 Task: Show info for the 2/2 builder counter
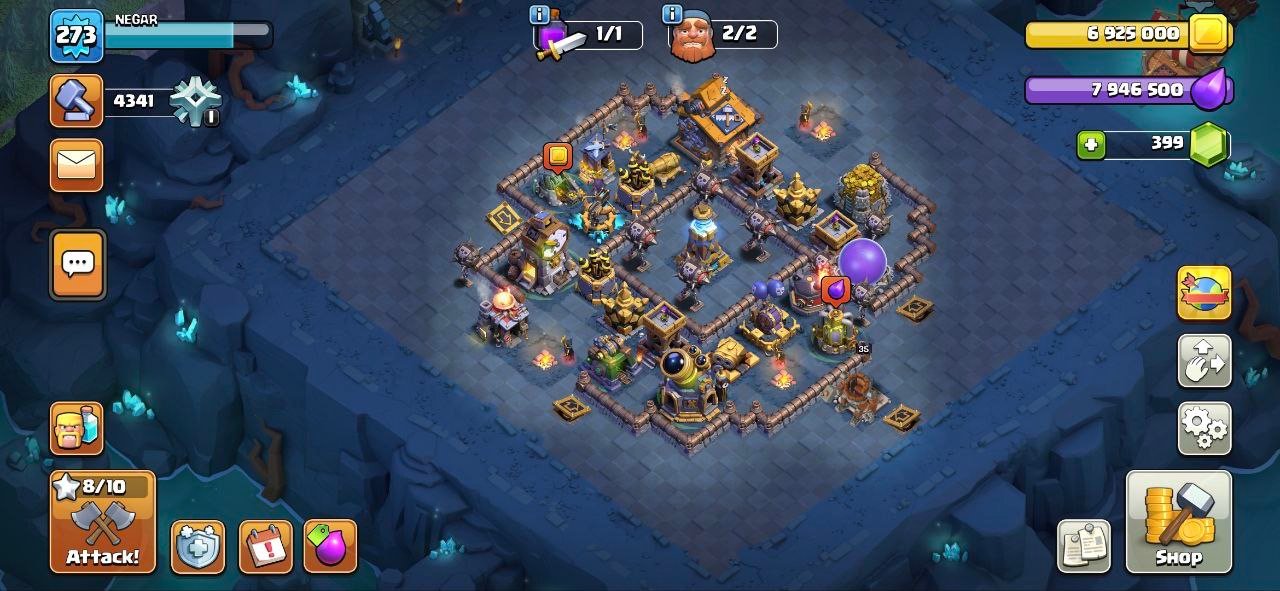click(672, 15)
